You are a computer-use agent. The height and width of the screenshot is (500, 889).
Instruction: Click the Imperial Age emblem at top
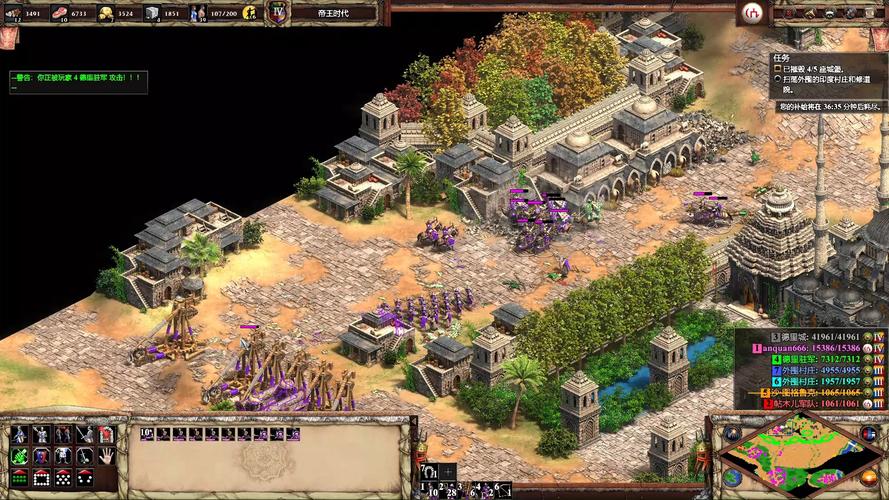coord(278,13)
